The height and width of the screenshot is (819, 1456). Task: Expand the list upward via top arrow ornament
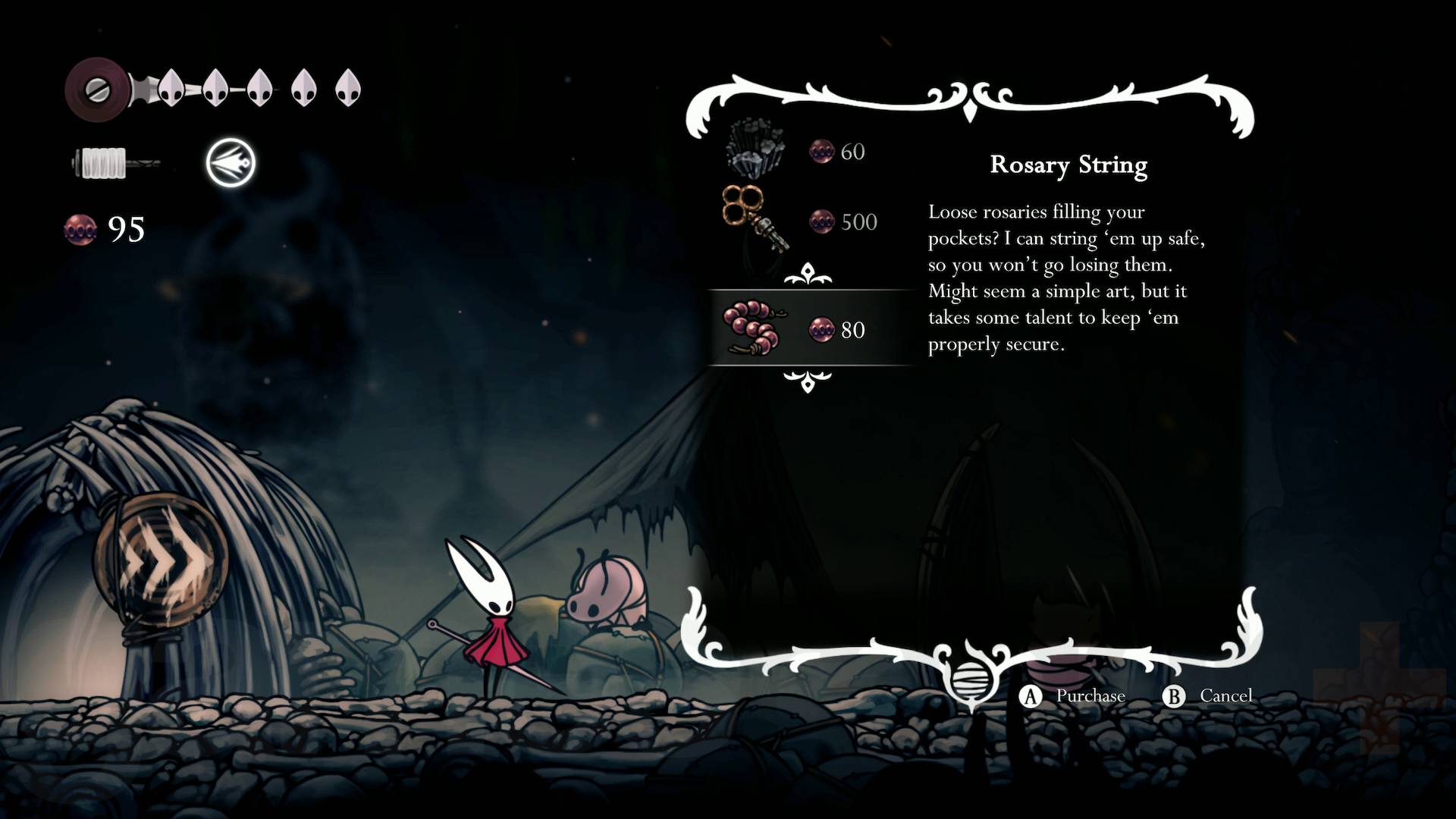coord(808,275)
